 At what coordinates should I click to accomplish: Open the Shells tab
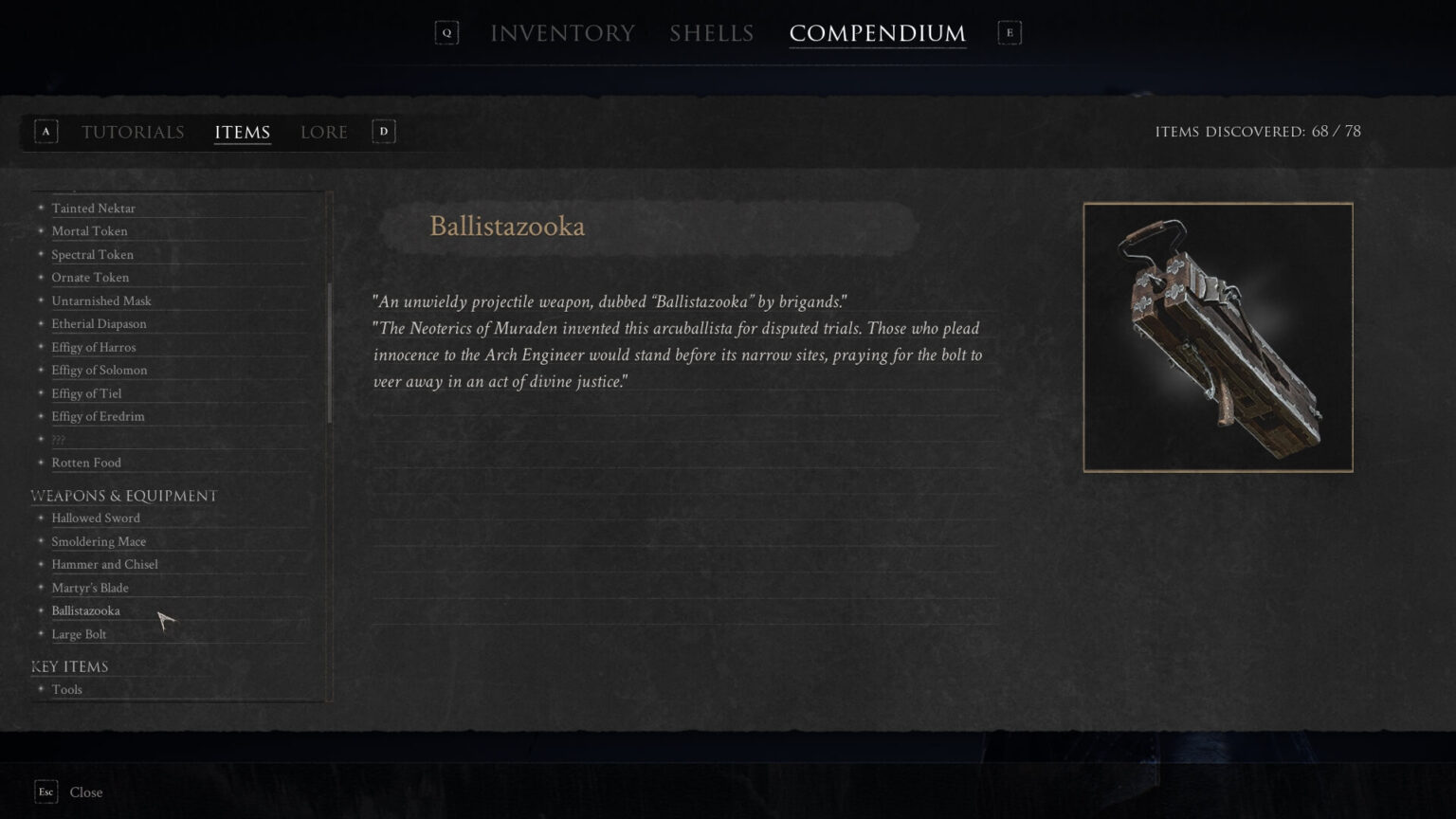point(711,33)
